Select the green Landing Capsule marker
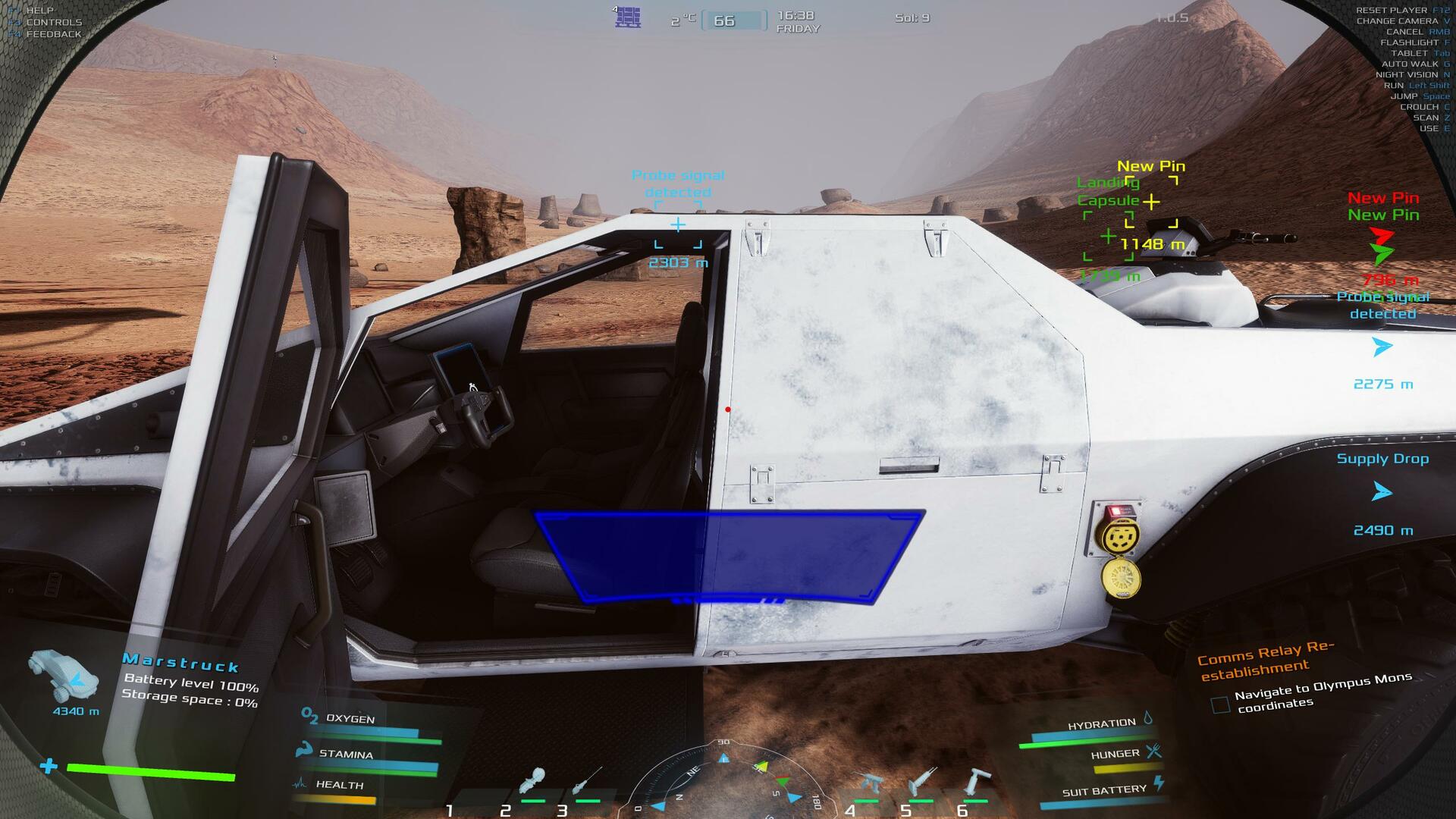1456x819 pixels. 1108,237
